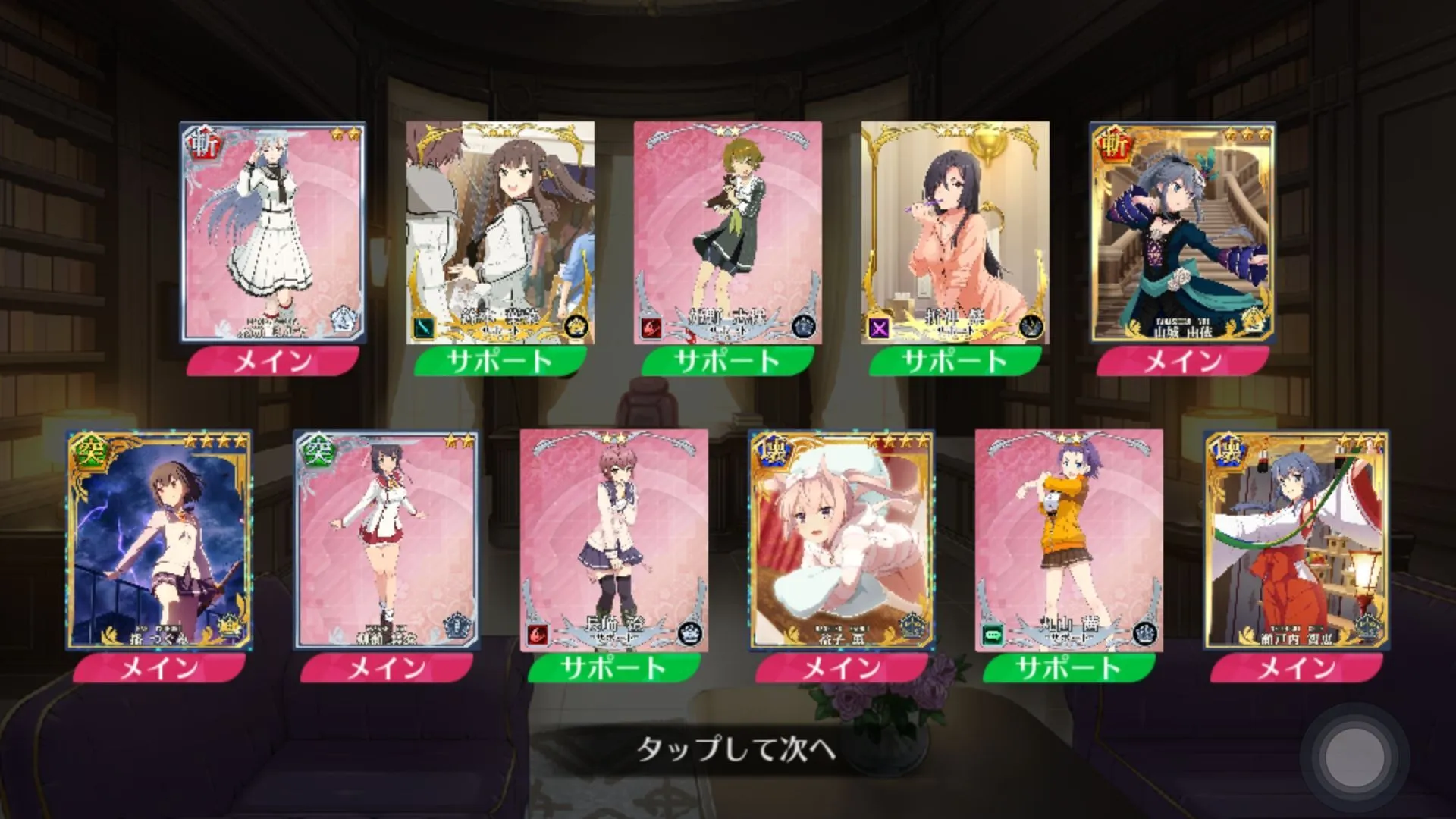Image resolution: width=1456 pixels, height=819 pixels.
Task: Tap the タップして次へ prompt to continue
Action: [736, 749]
